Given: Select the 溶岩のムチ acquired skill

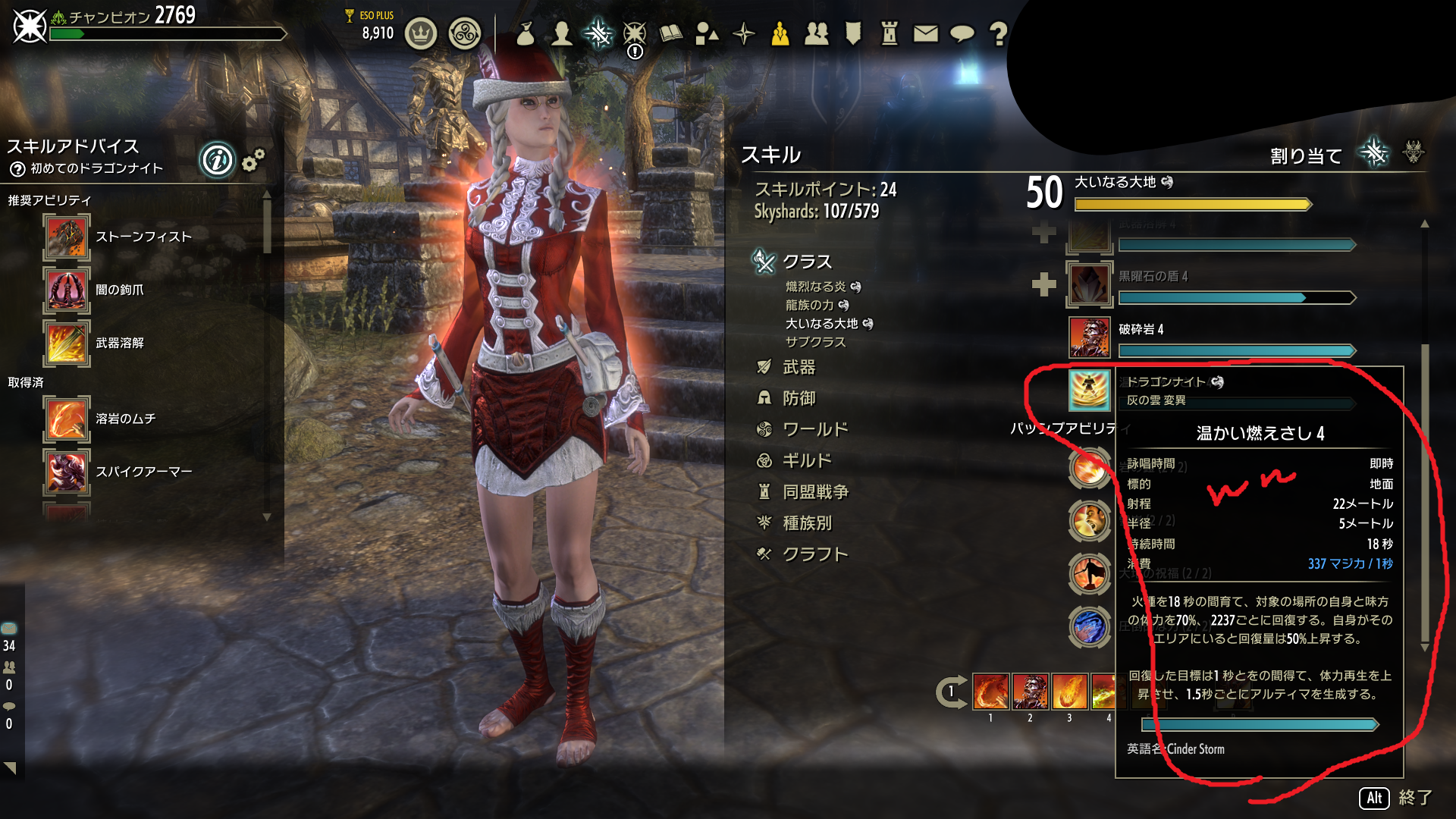Looking at the screenshot, I should click(125, 419).
